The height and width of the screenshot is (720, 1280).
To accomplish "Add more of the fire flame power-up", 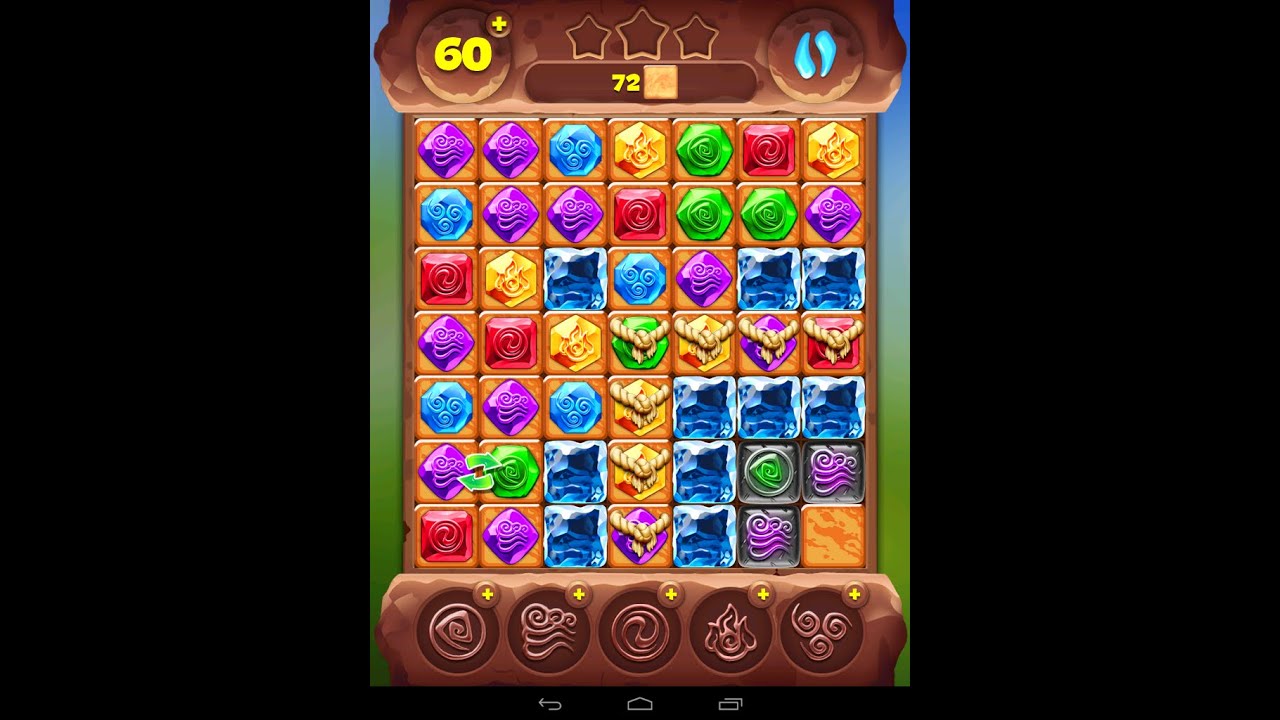I will pos(762,595).
